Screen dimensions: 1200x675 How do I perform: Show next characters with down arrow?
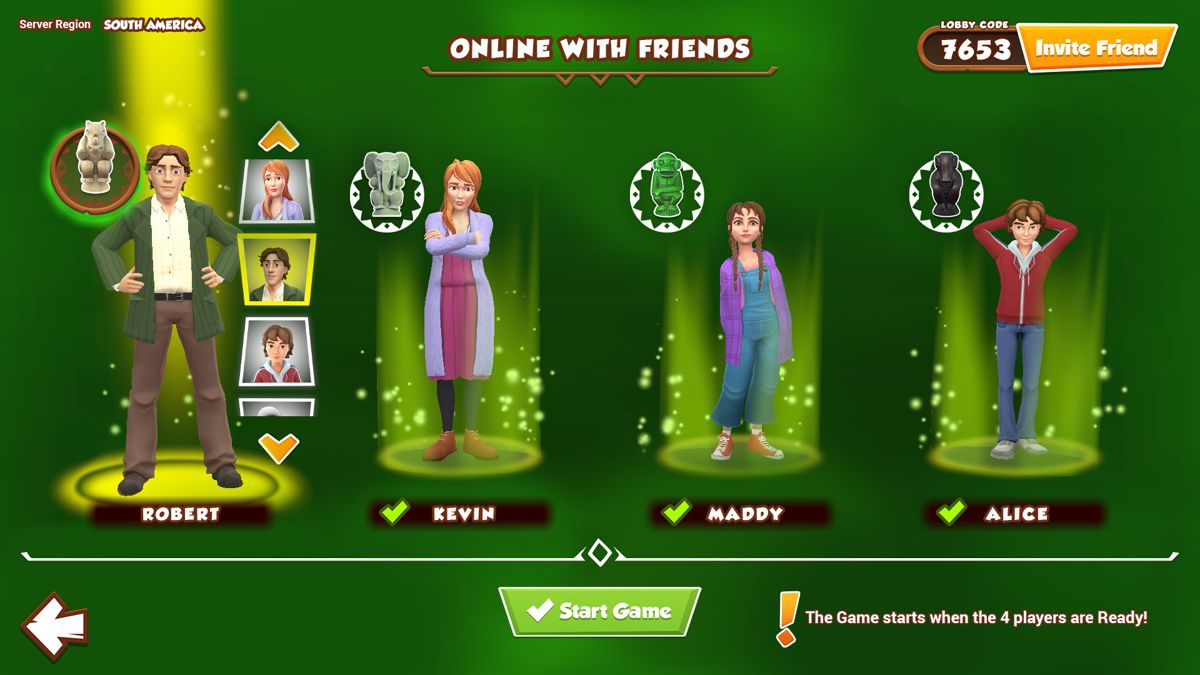[x=278, y=446]
